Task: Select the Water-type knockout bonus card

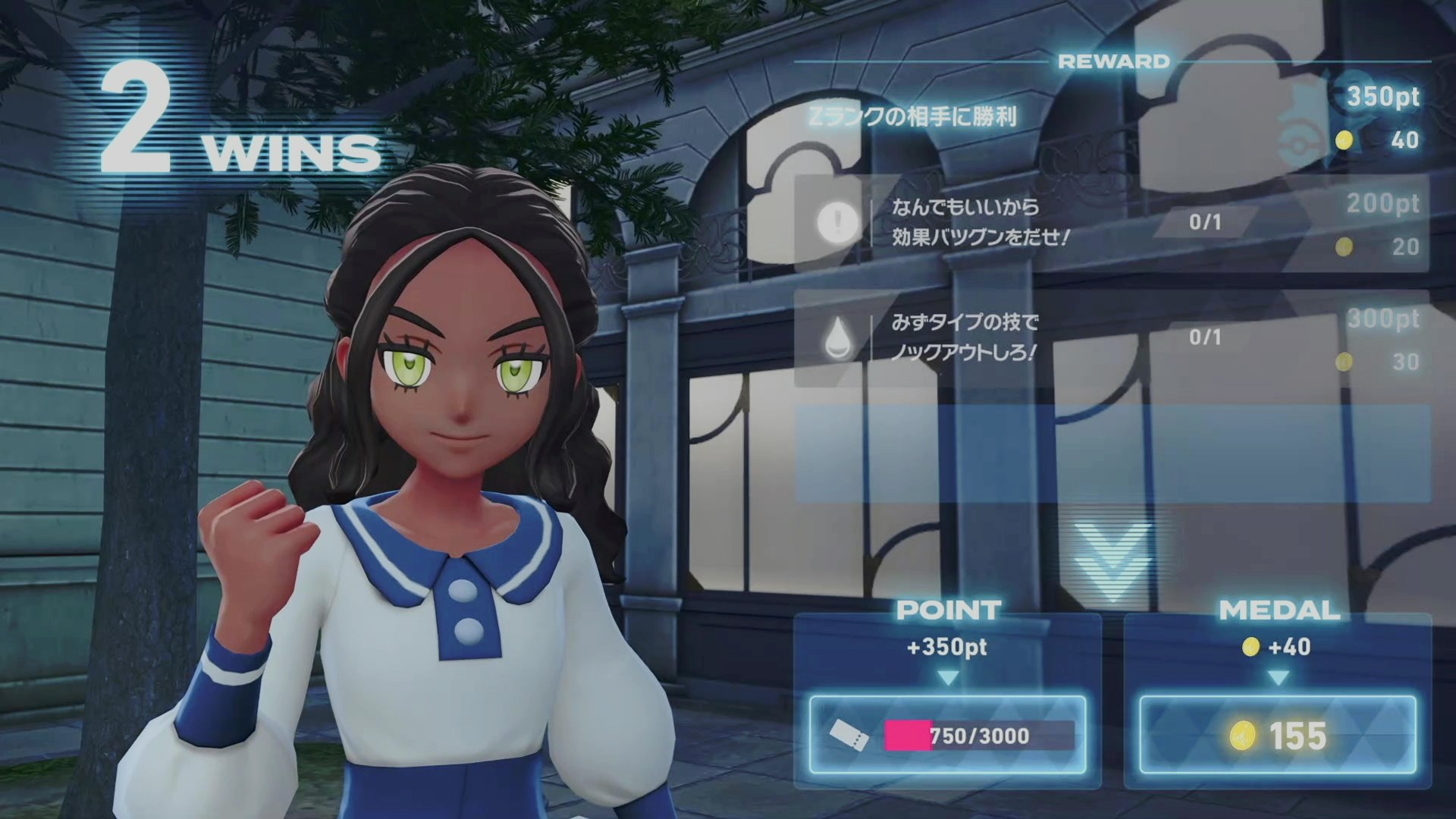Action: (1111, 337)
